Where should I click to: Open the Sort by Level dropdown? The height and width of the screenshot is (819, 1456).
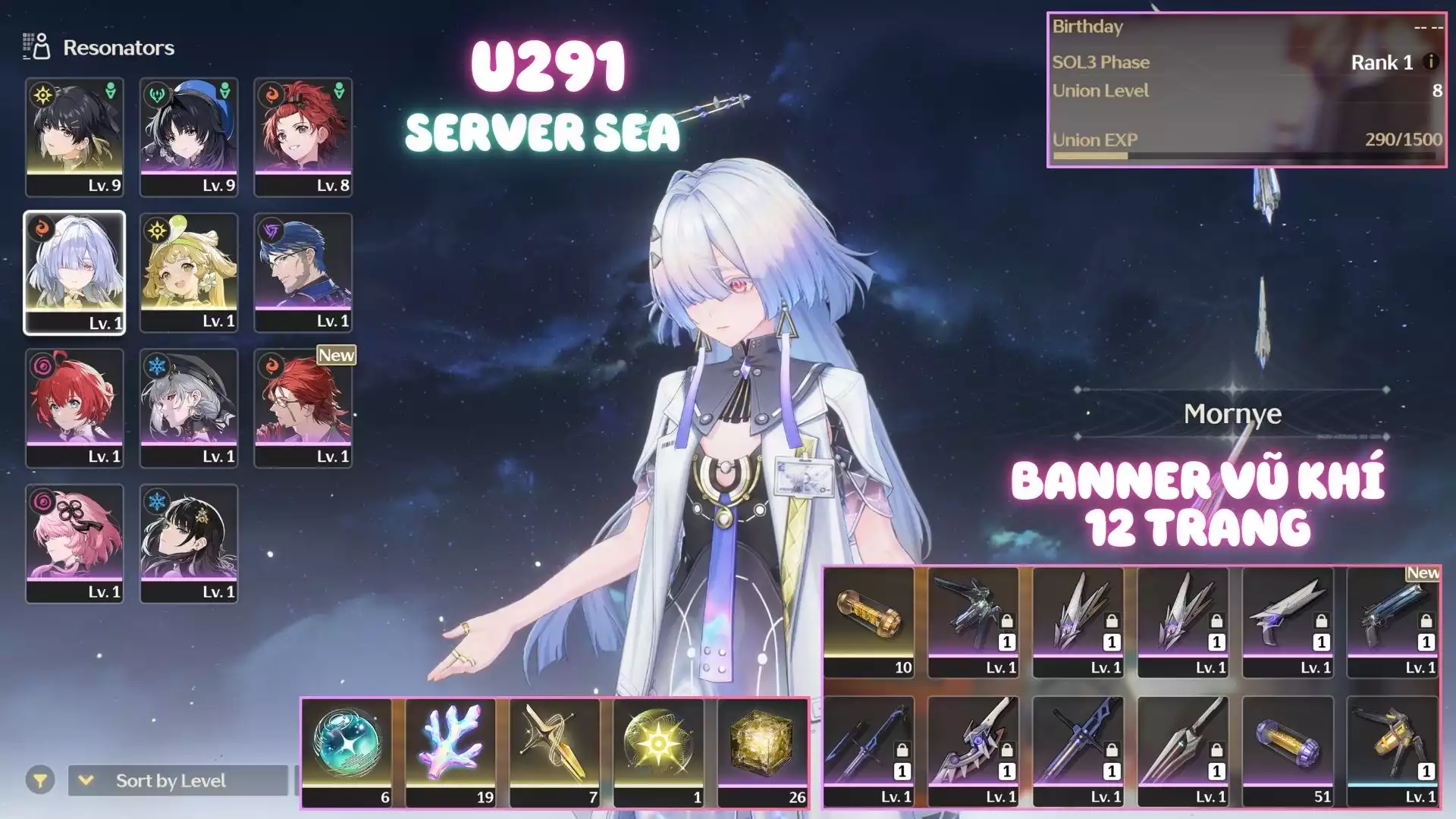[x=177, y=780]
